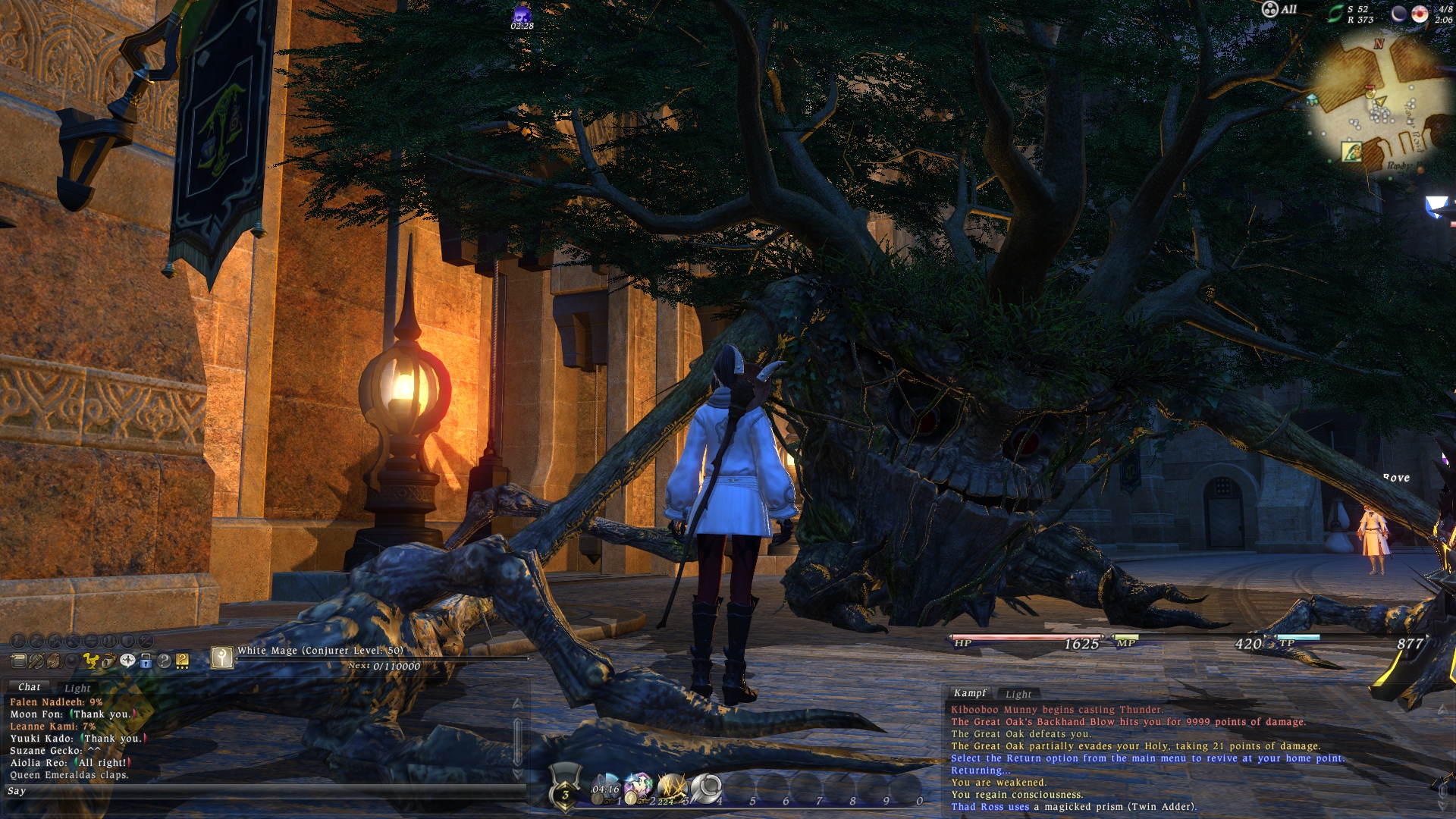Change the hotbar page number selector
Screen dimensions: 1456x819
click(x=565, y=793)
